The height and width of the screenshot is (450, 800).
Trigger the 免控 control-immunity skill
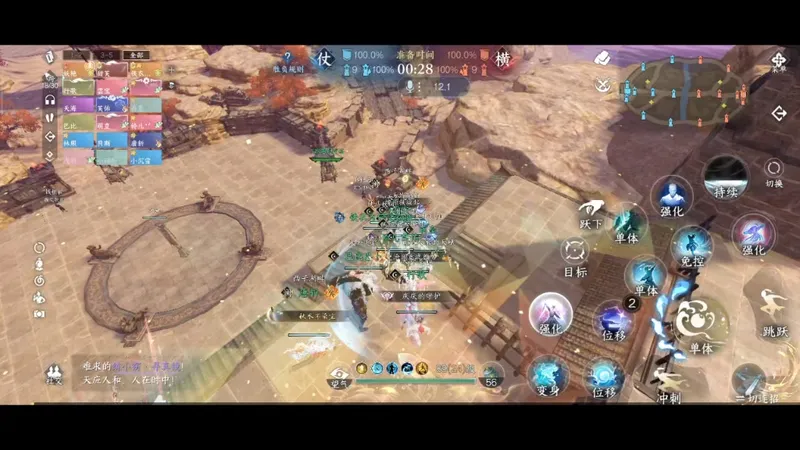click(691, 246)
